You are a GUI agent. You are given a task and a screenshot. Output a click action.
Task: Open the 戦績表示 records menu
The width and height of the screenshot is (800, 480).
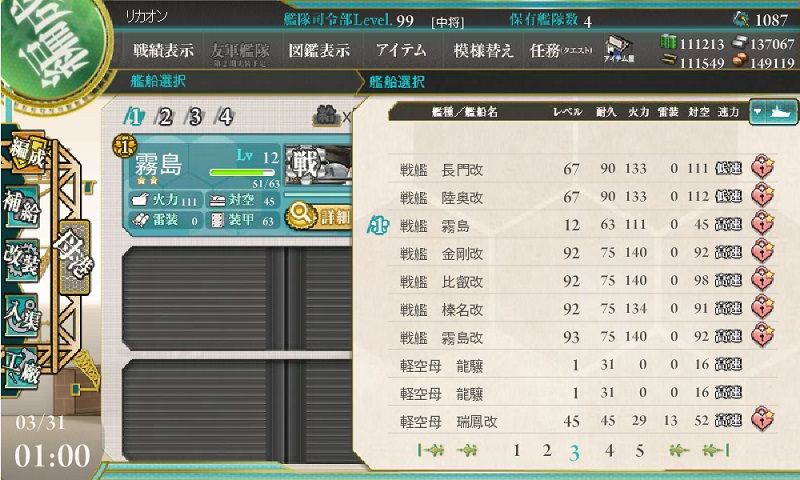pyautogui.click(x=164, y=51)
